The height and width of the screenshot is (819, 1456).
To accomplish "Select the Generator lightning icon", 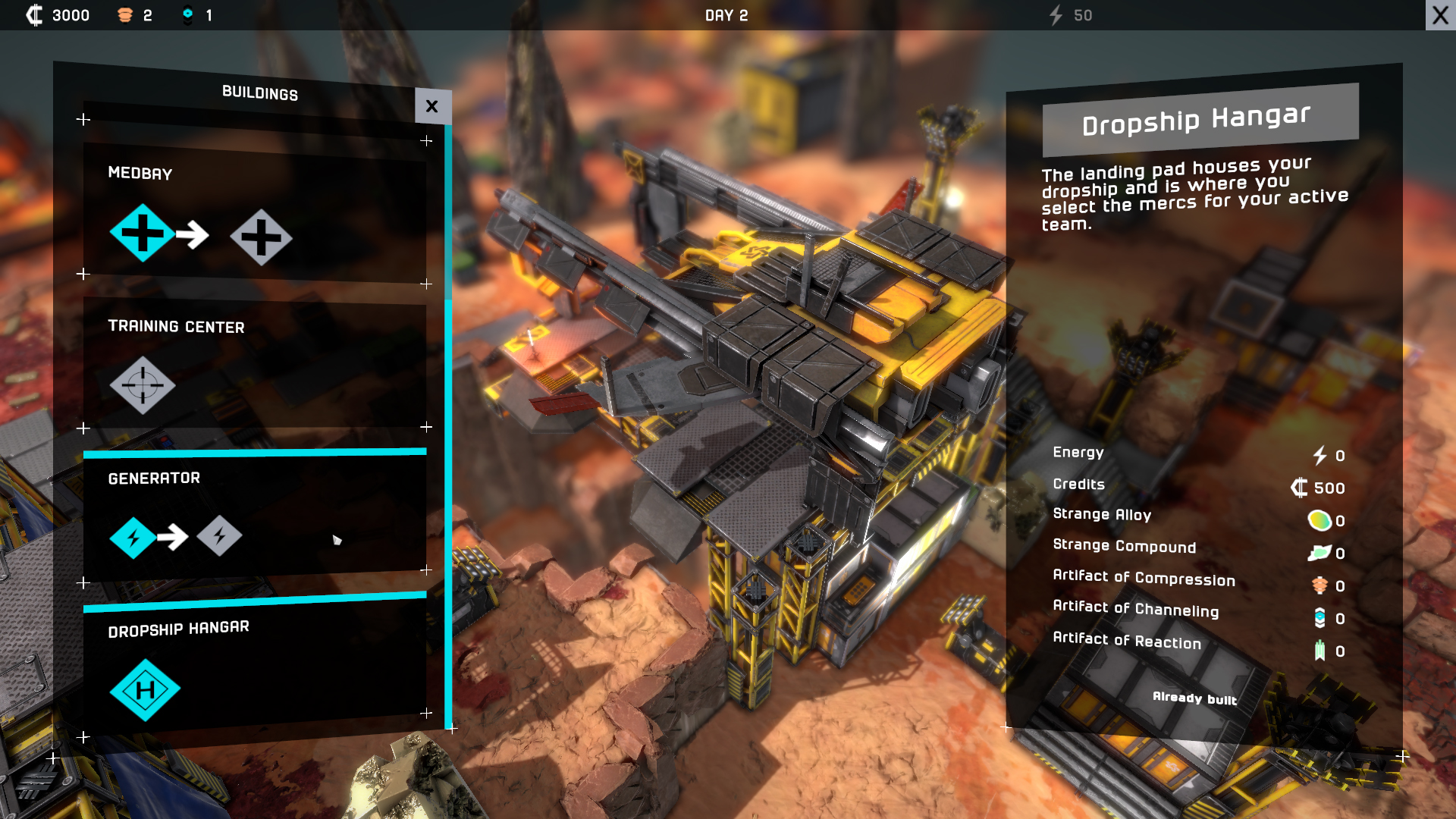I will (133, 537).
